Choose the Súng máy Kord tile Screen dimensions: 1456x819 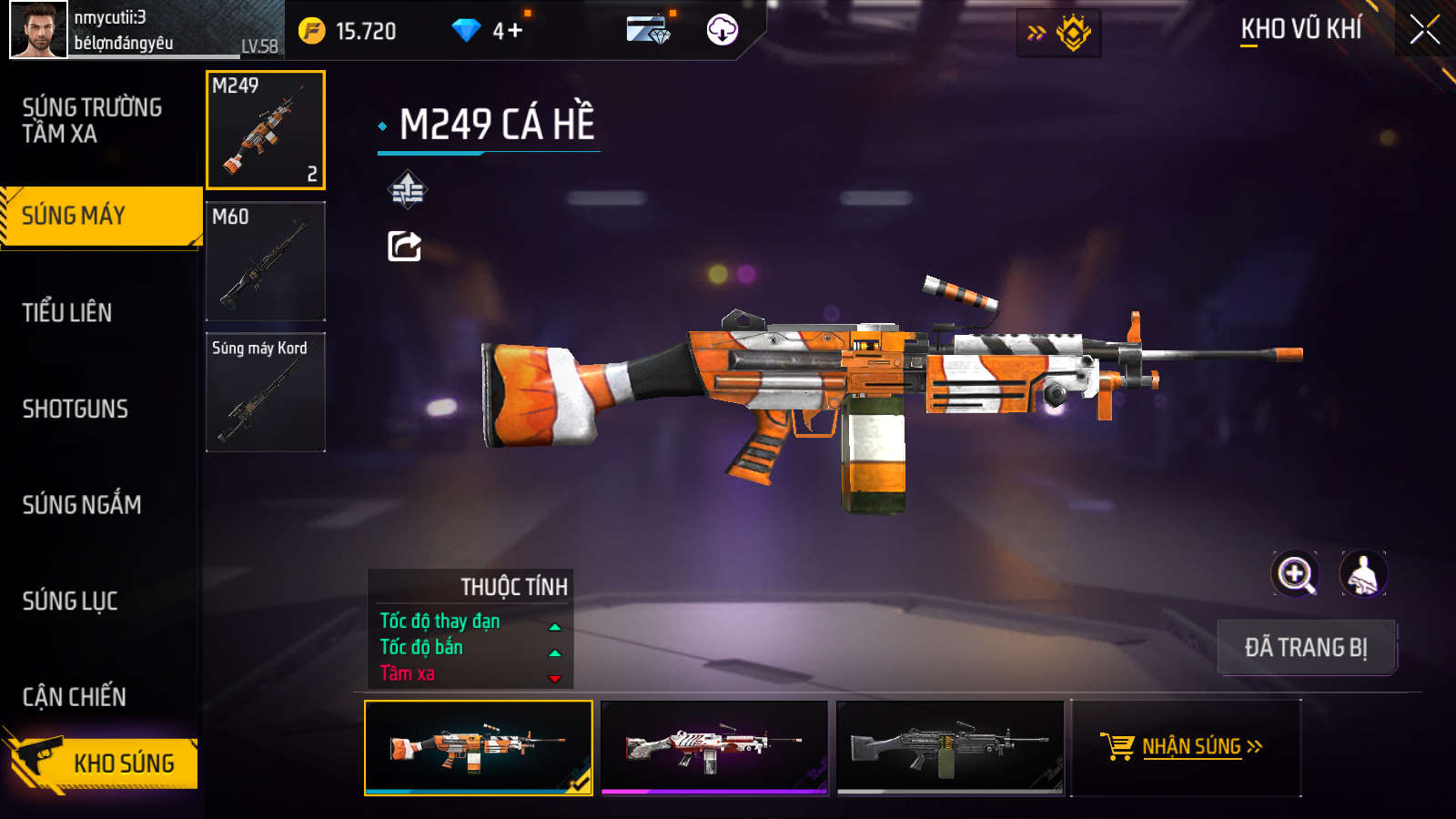266,392
